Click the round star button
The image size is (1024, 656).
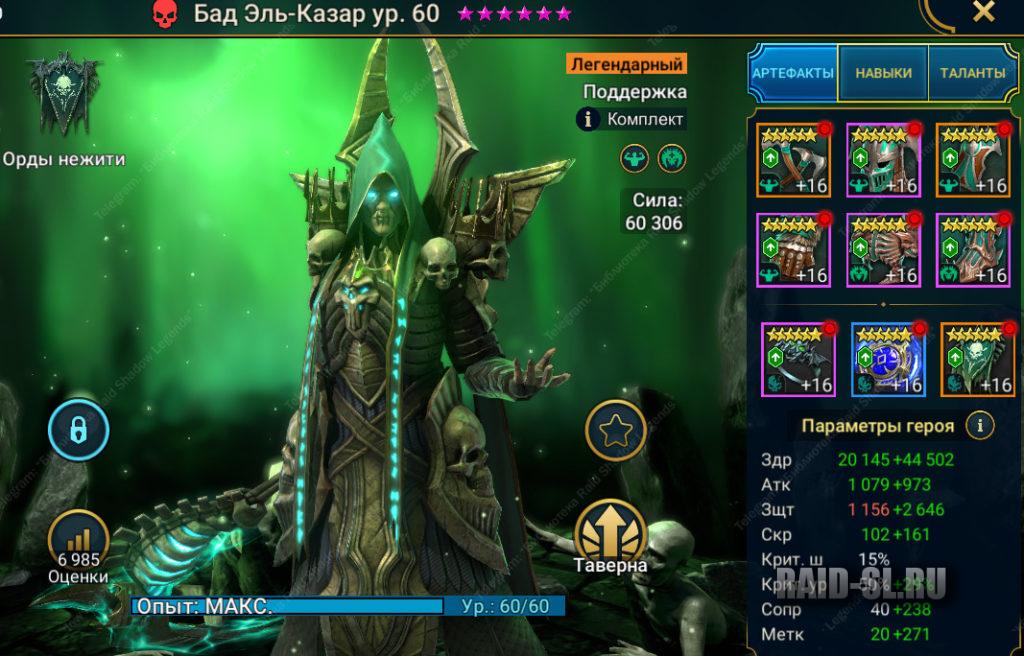click(611, 430)
